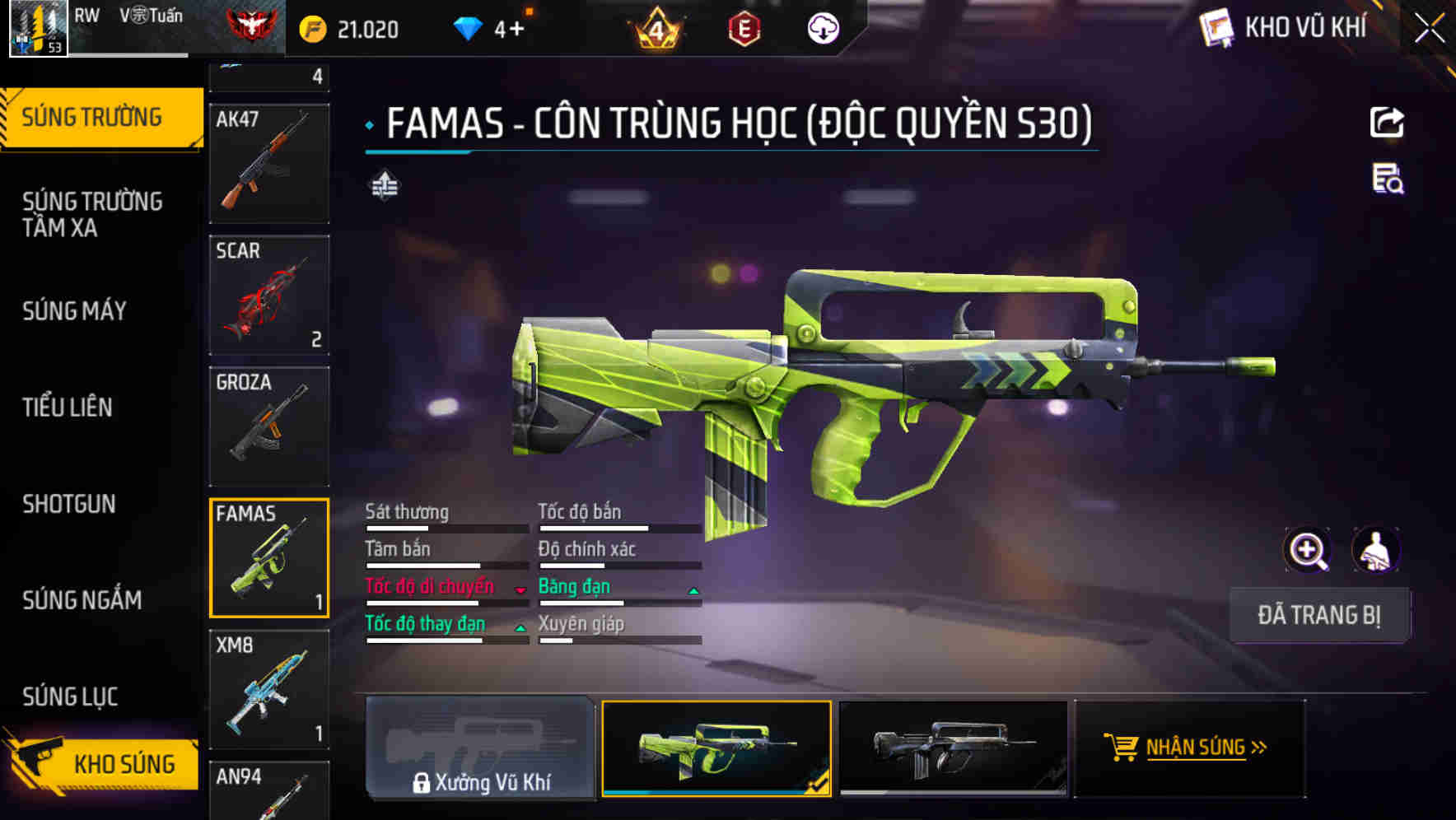The width and height of the screenshot is (1456, 820).
Task: Open the Súng Lục category
Action: [x=71, y=697]
